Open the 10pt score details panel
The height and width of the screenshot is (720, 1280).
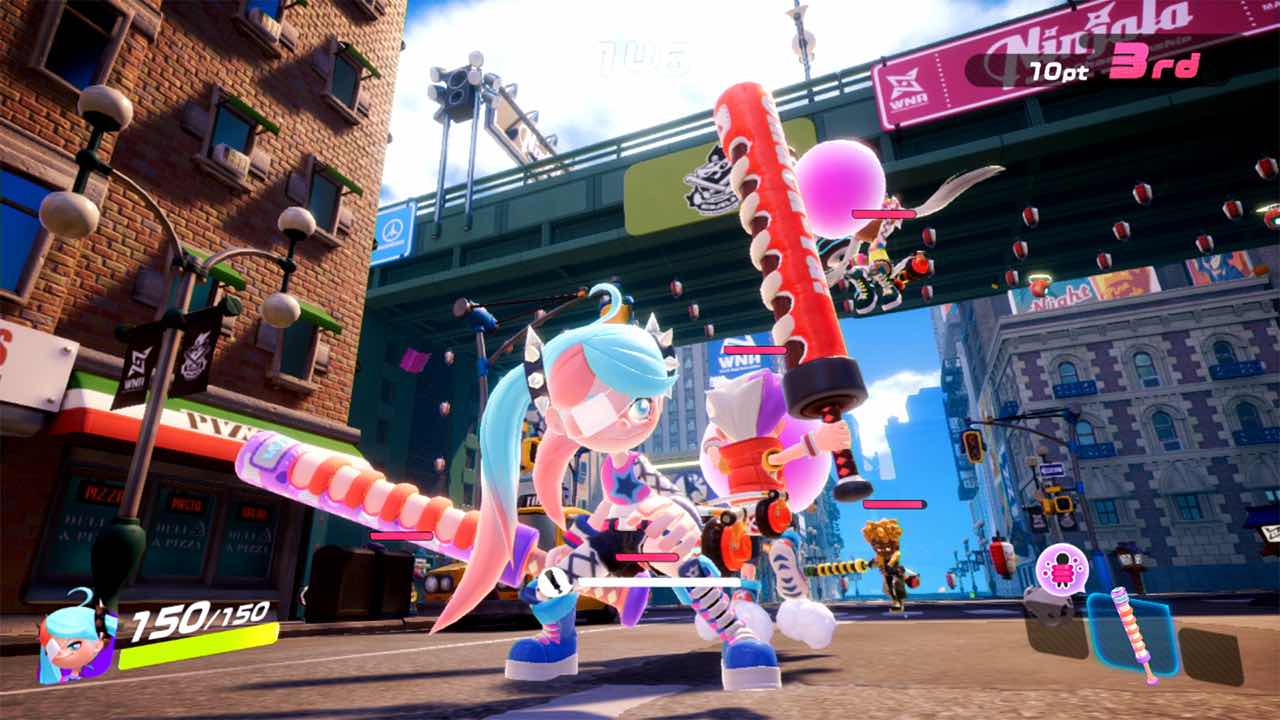(1058, 72)
